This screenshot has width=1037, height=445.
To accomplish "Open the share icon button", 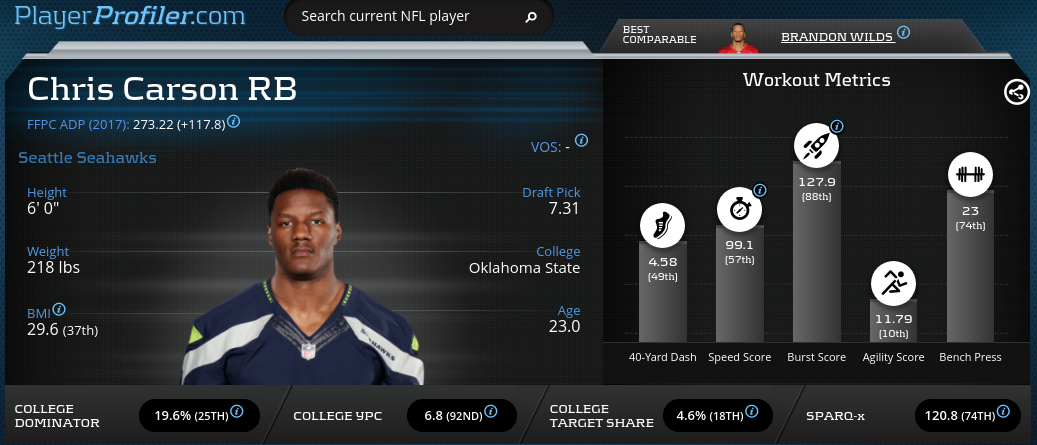I will point(1016,92).
